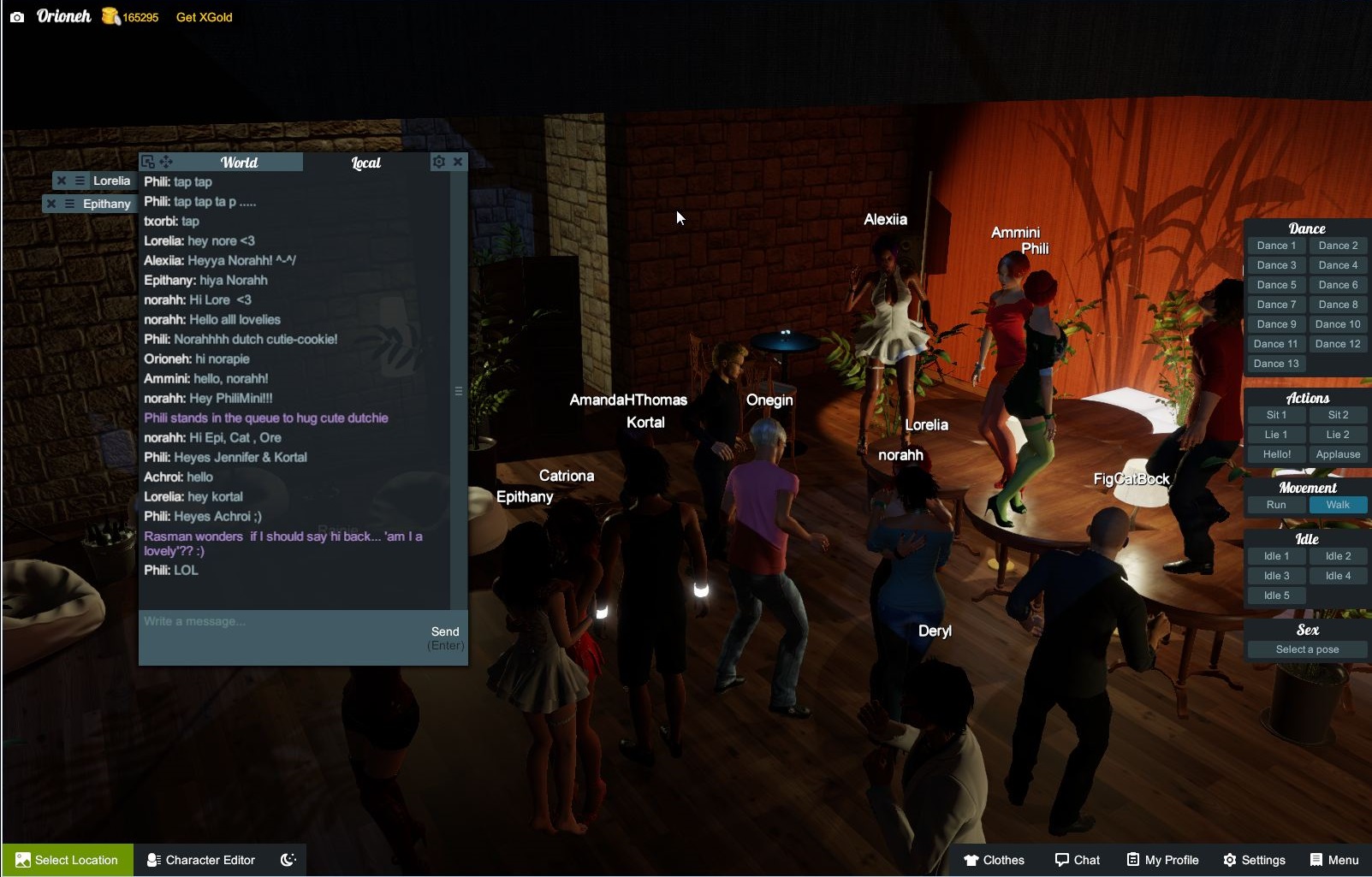
Task: Switch to the Local chat tab
Action: (x=366, y=163)
